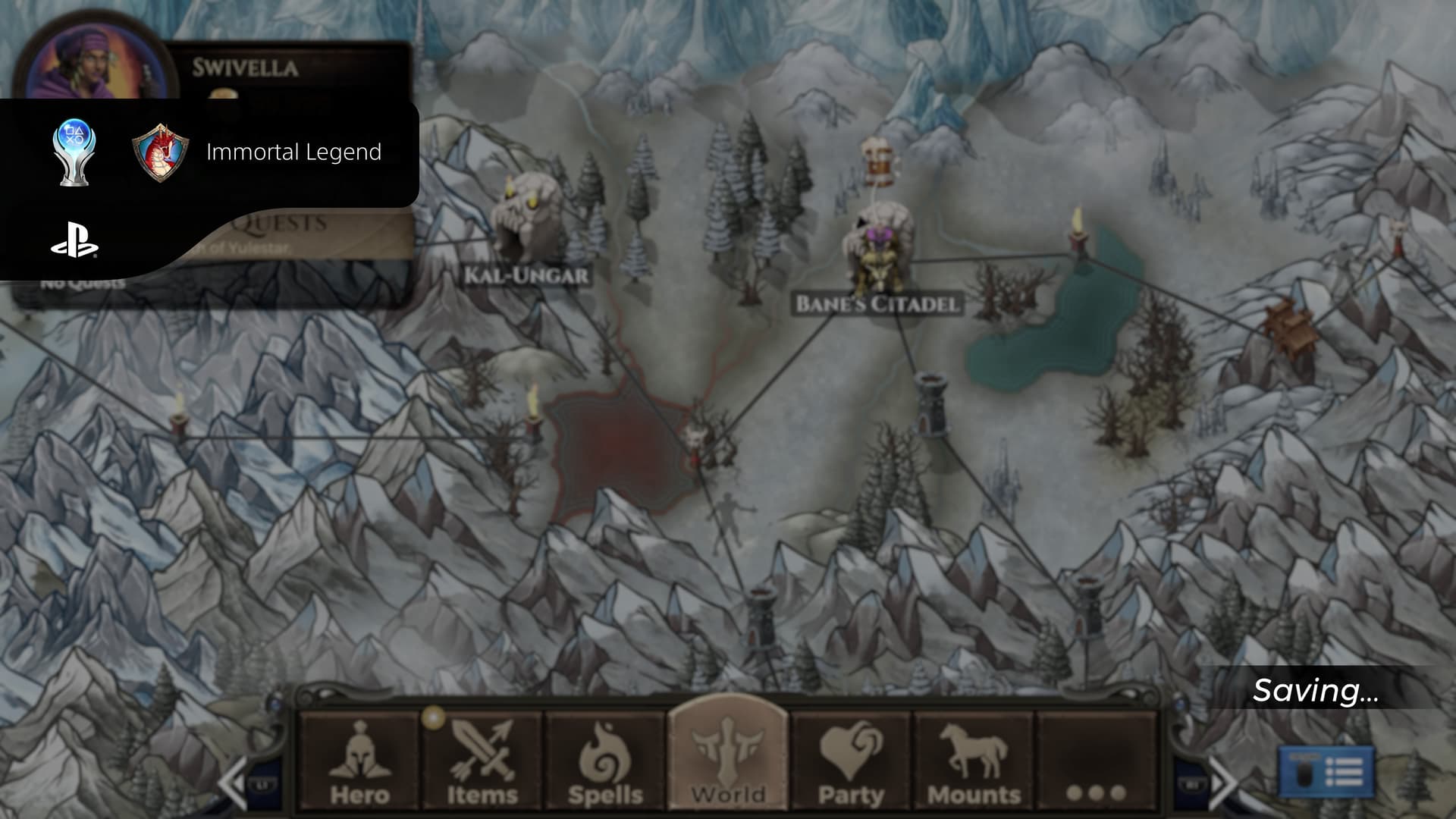Open the blue list menu icon
This screenshot has width=1456, height=819.
pyautogui.click(x=1326, y=772)
